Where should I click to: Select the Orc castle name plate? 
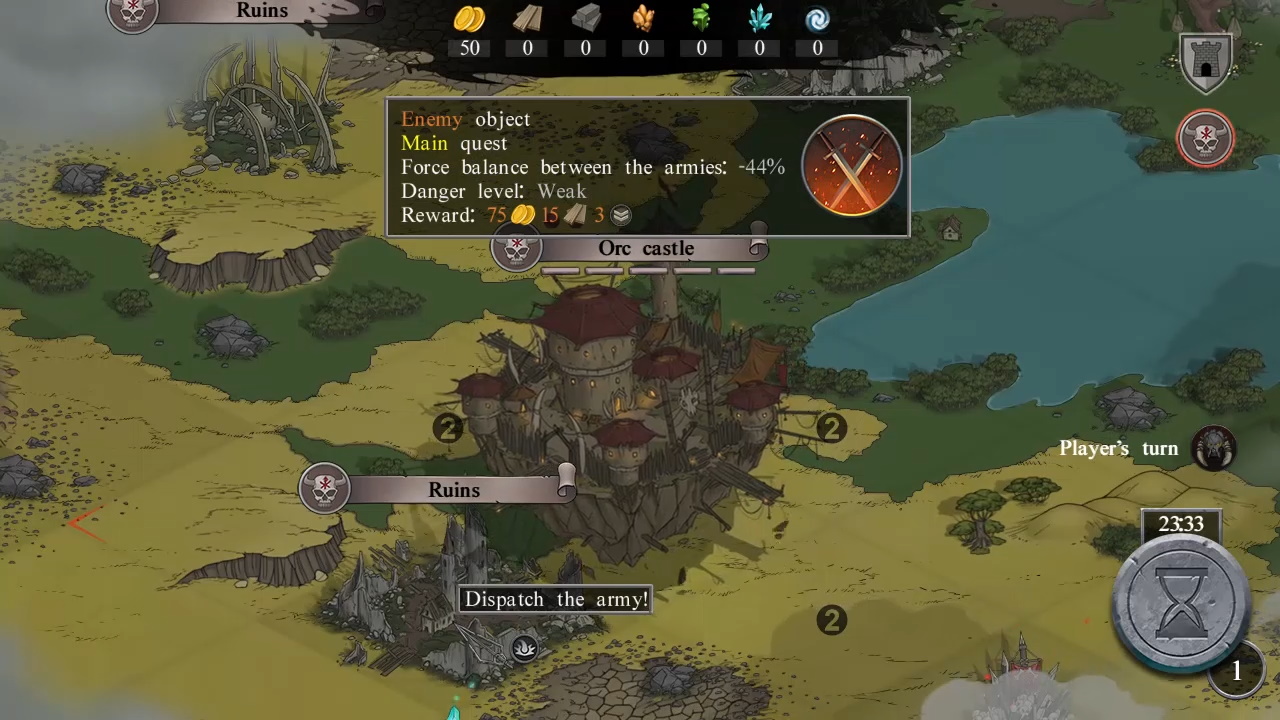click(646, 248)
